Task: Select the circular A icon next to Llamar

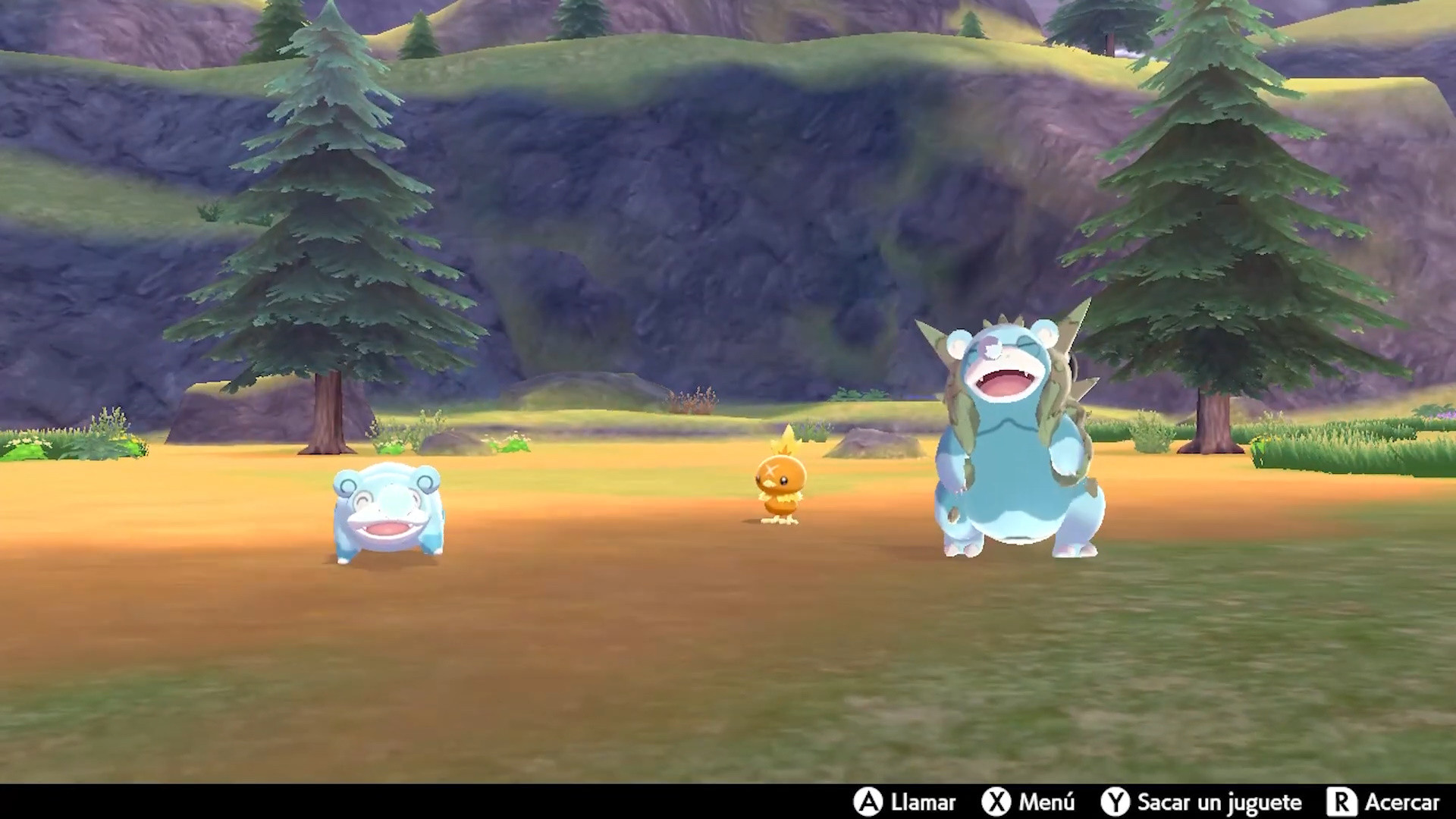Action: 871,802
